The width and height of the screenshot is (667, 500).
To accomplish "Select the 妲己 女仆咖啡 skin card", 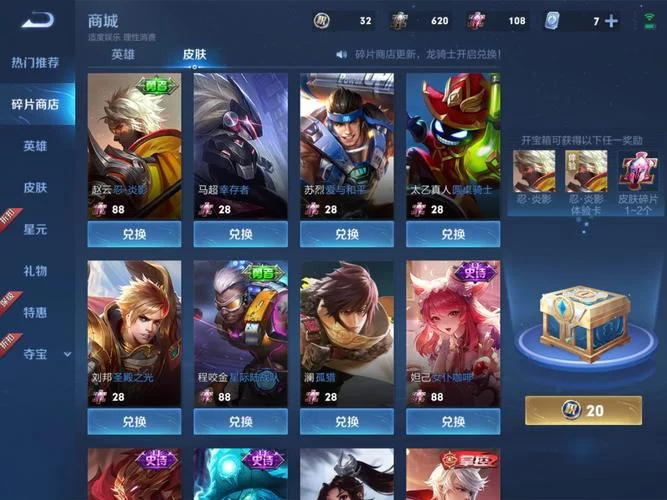I will click(x=453, y=330).
